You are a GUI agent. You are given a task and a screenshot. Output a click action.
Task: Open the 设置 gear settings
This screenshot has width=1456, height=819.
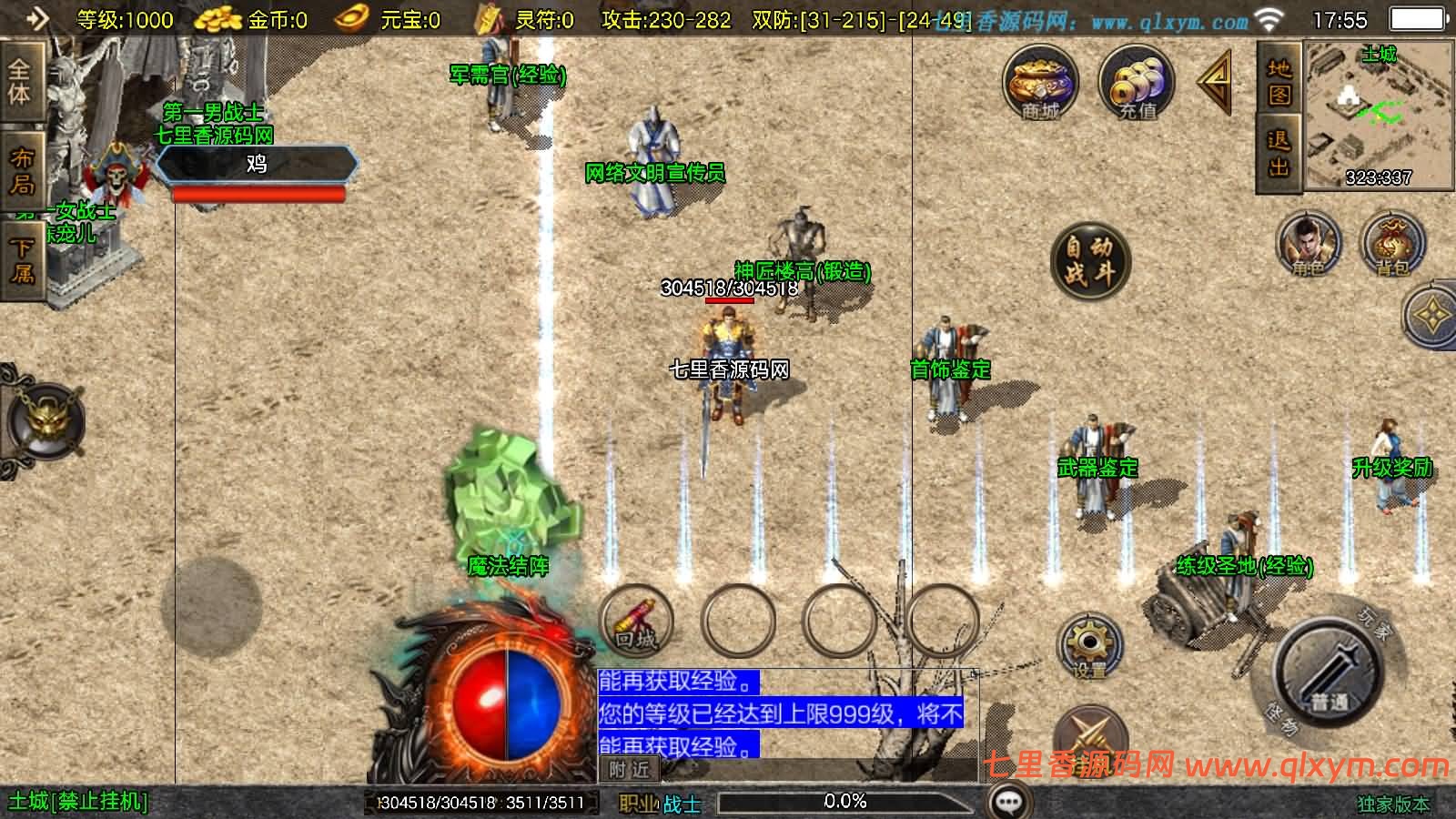point(1089,648)
